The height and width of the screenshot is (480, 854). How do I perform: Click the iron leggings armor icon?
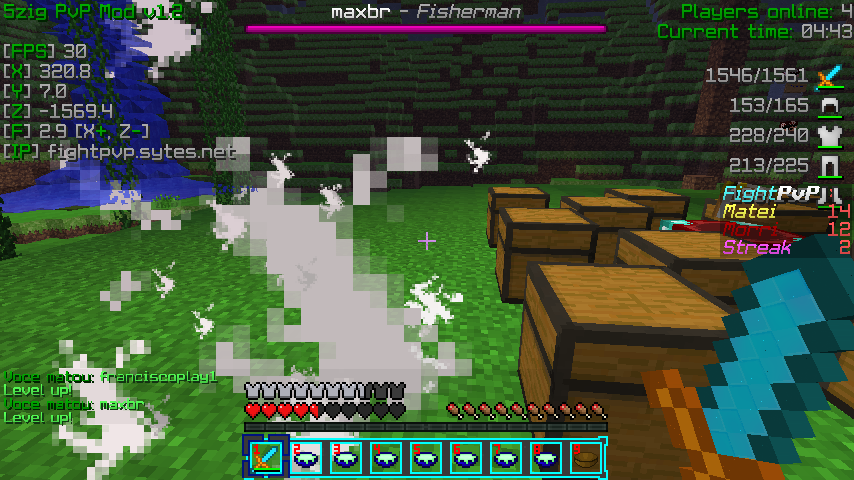(828, 165)
